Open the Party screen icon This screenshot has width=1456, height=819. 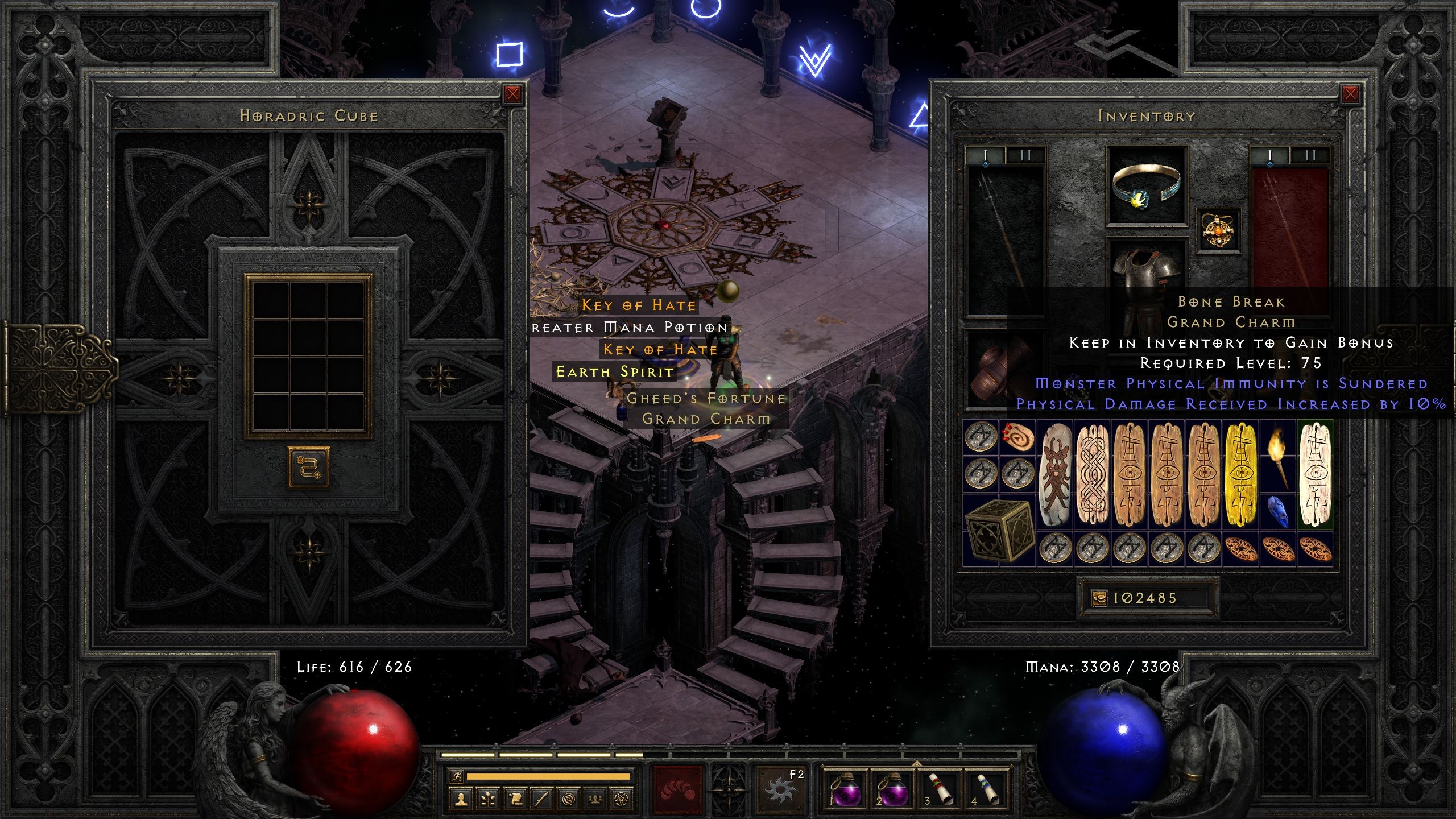point(595,800)
